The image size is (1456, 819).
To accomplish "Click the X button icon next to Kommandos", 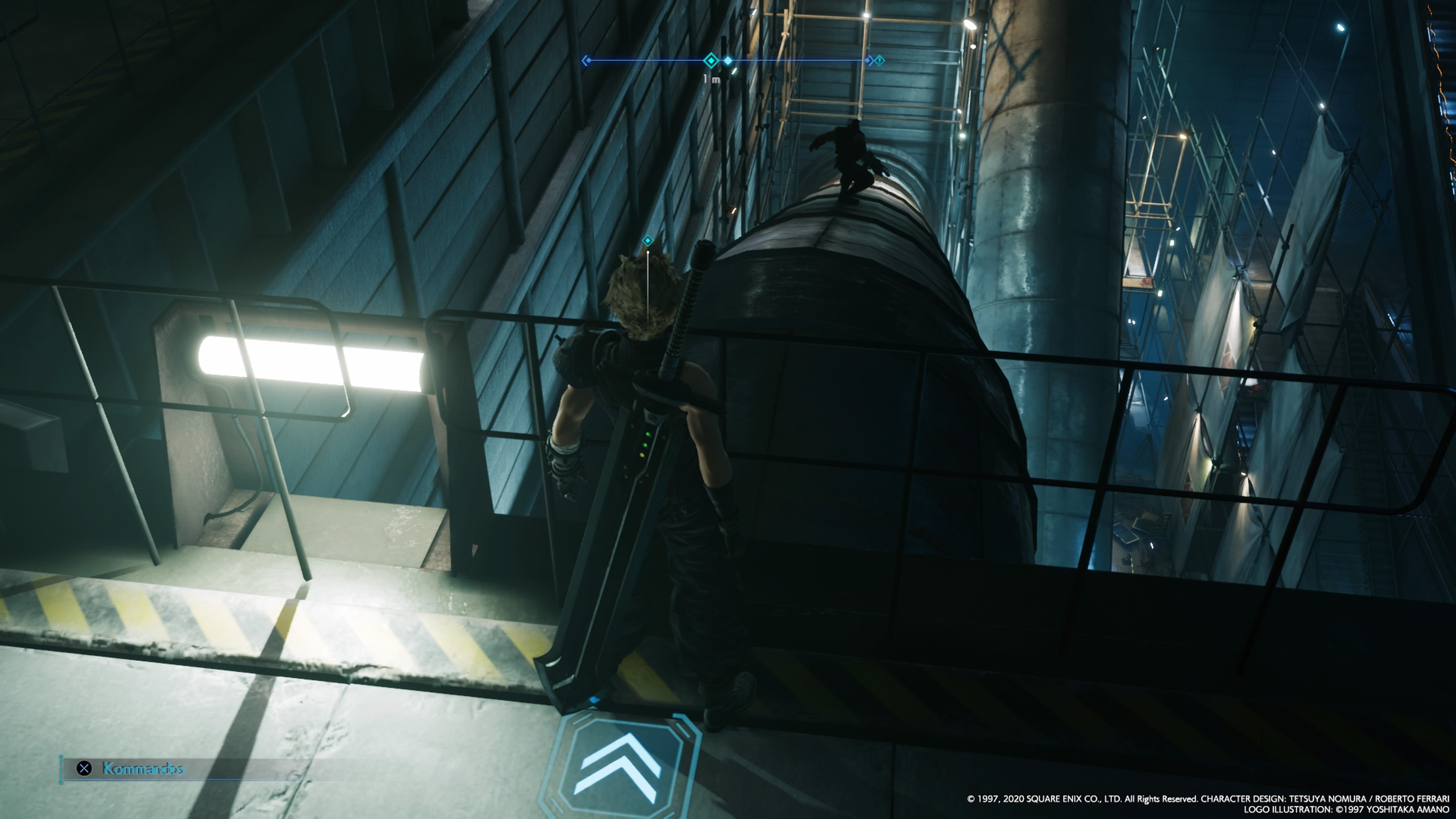I will [85, 769].
